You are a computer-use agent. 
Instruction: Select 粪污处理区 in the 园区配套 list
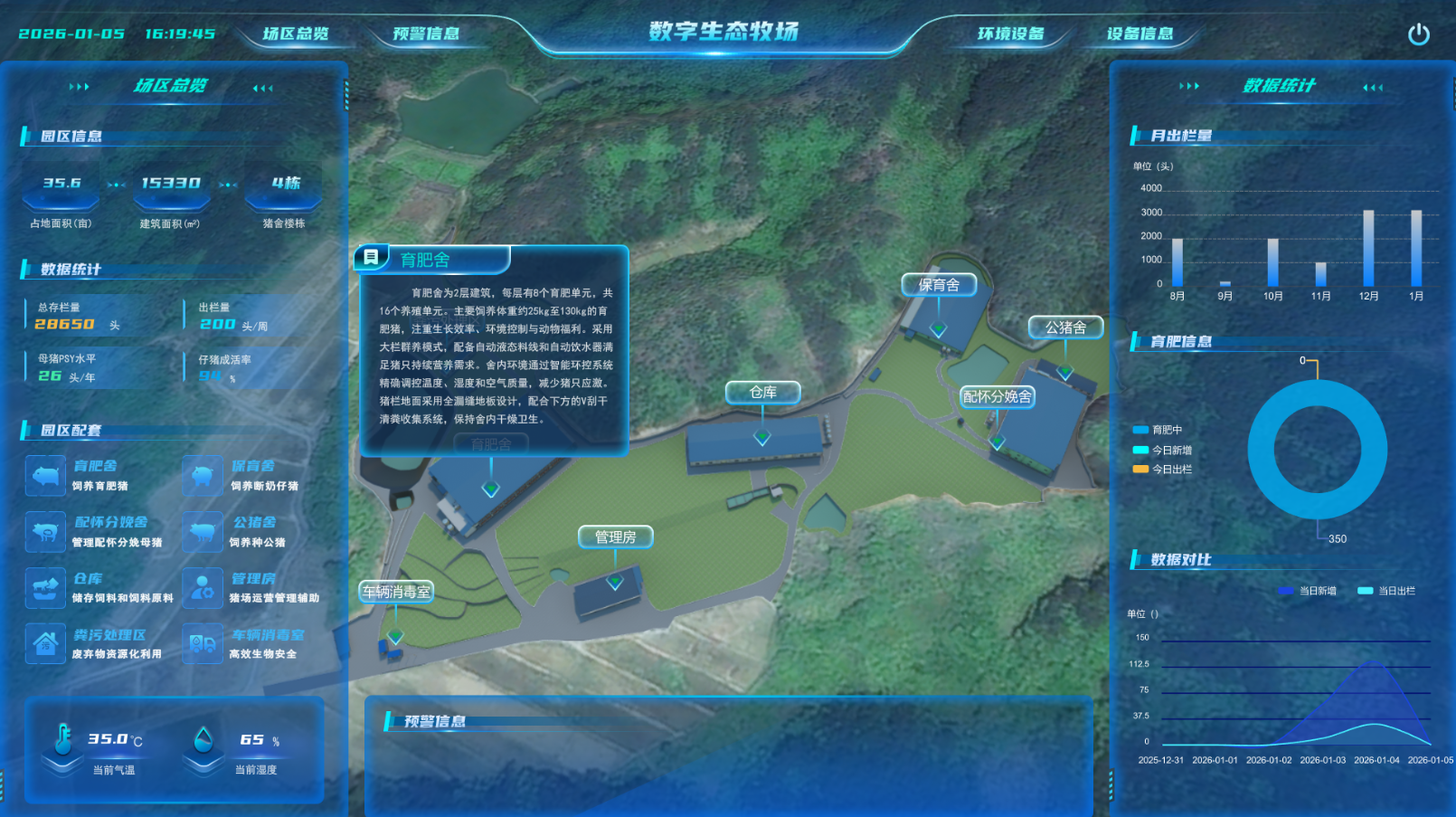(x=109, y=635)
